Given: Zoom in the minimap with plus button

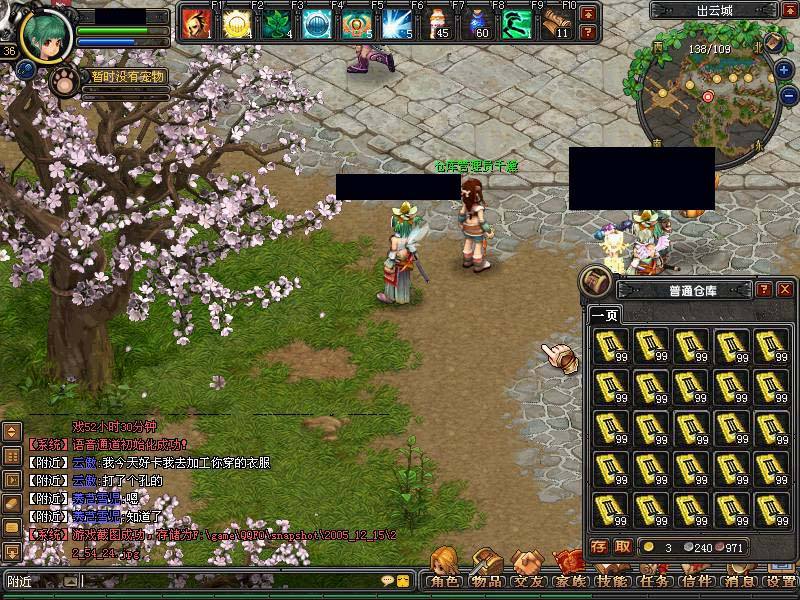Looking at the screenshot, I should (x=785, y=70).
